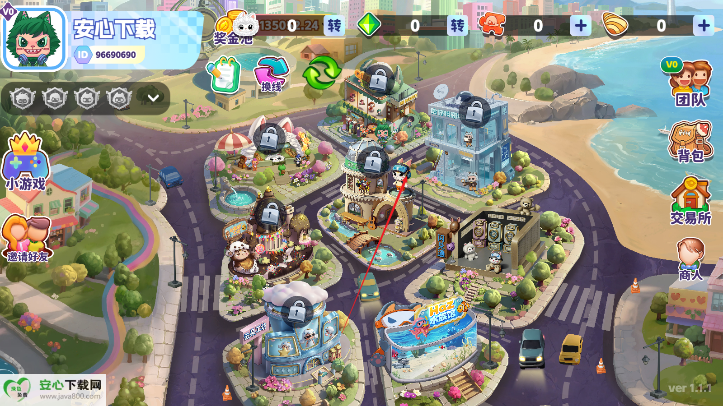Tap the 转 button after the green gem balance
Screen dimensions: 723x406
458,25
